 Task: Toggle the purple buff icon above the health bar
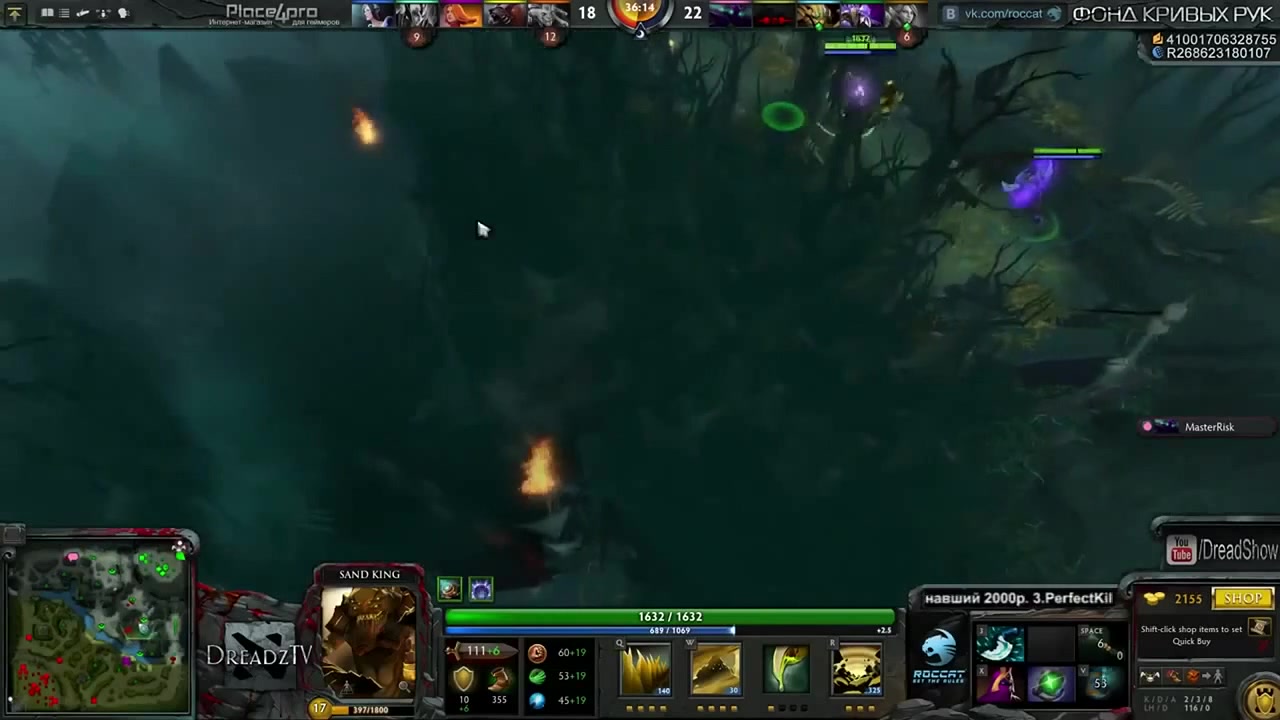[x=480, y=588]
